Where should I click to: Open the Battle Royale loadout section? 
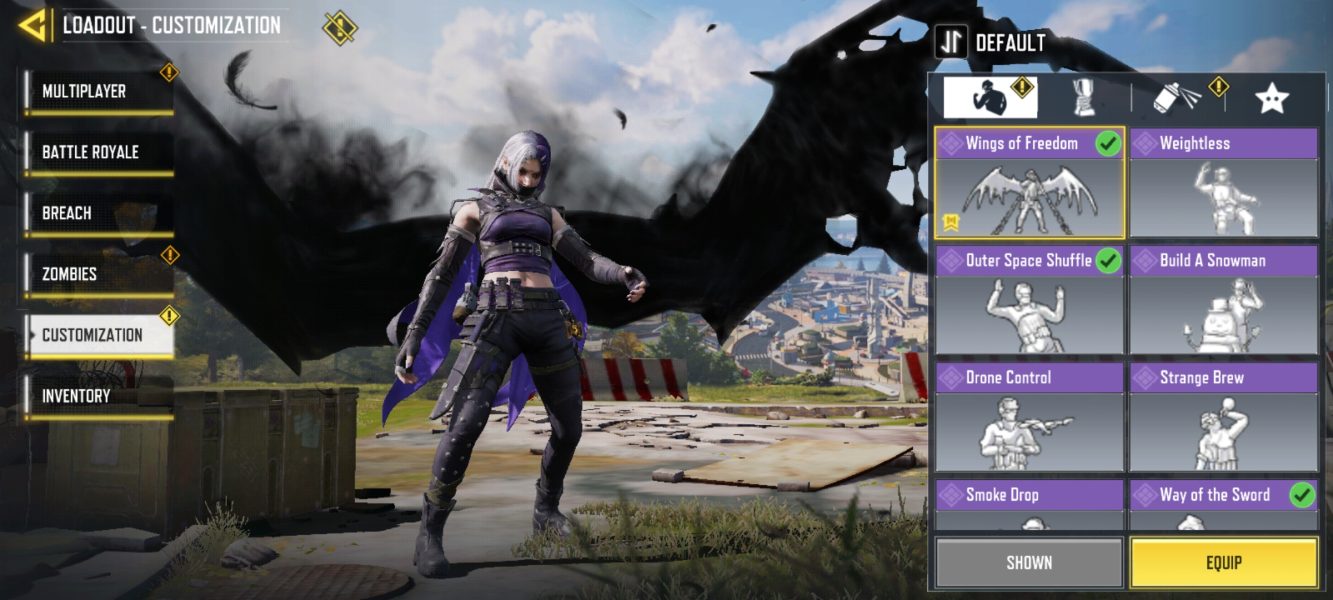pos(98,153)
